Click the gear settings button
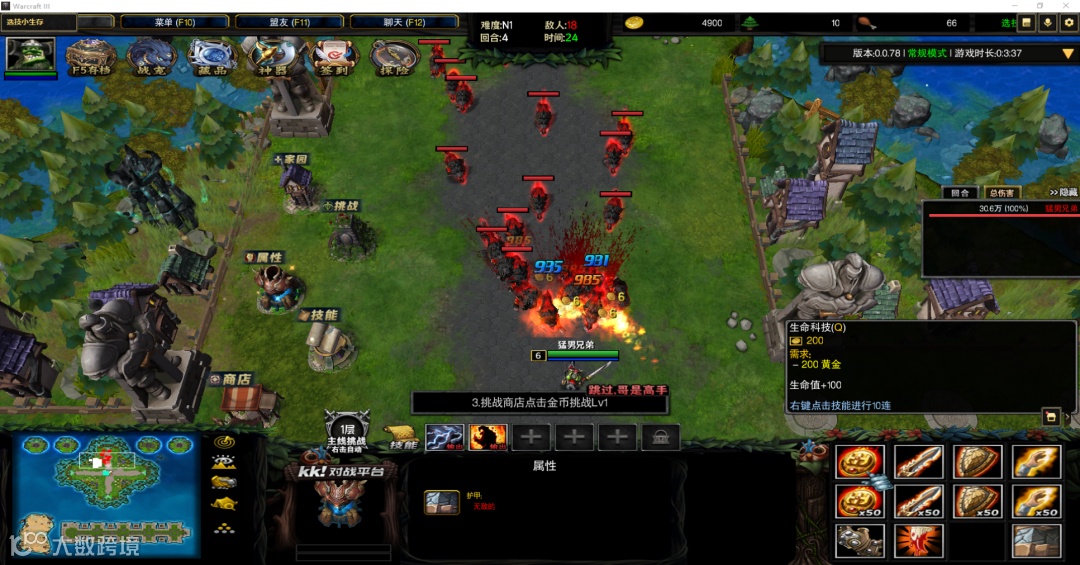The width and height of the screenshot is (1080, 565). coord(1068,22)
